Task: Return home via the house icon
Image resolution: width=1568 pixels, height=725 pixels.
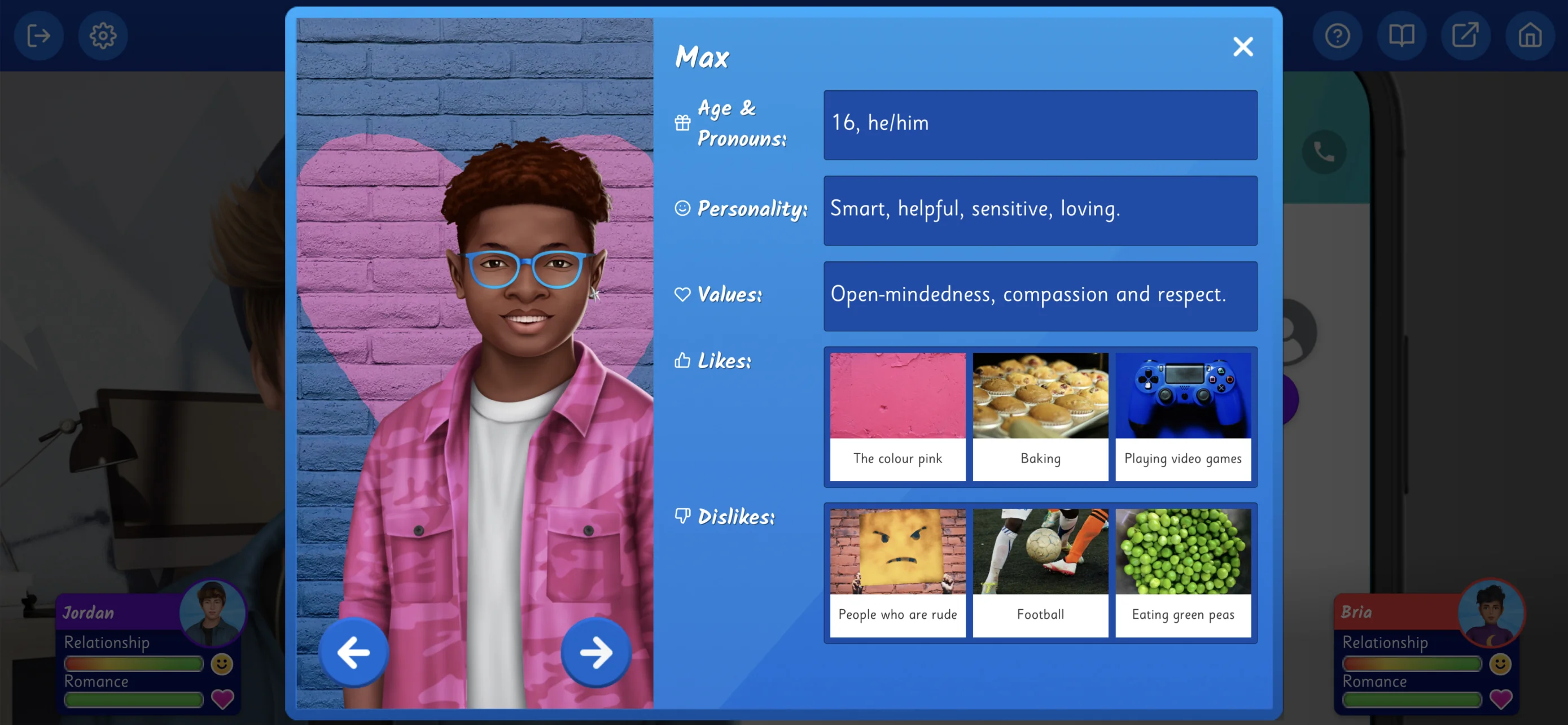Action: [x=1530, y=36]
